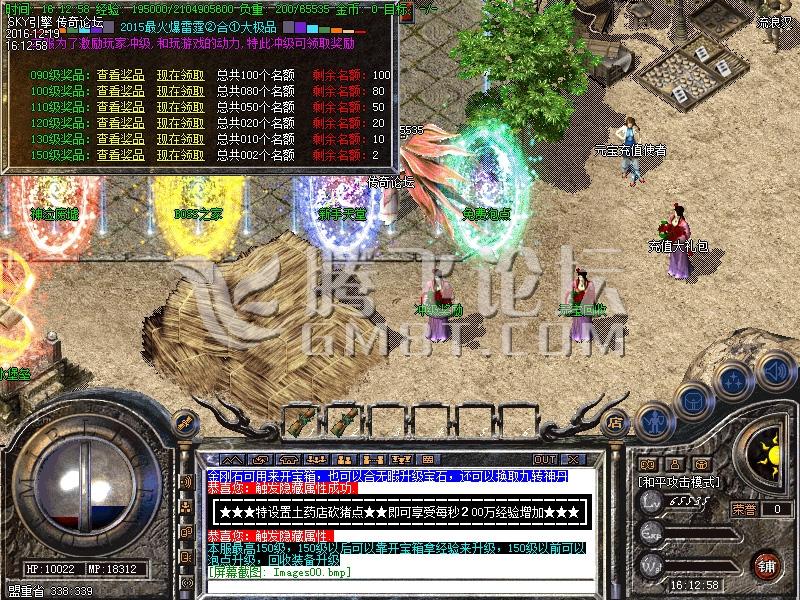Click the peace attack mode label

tap(680, 482)
